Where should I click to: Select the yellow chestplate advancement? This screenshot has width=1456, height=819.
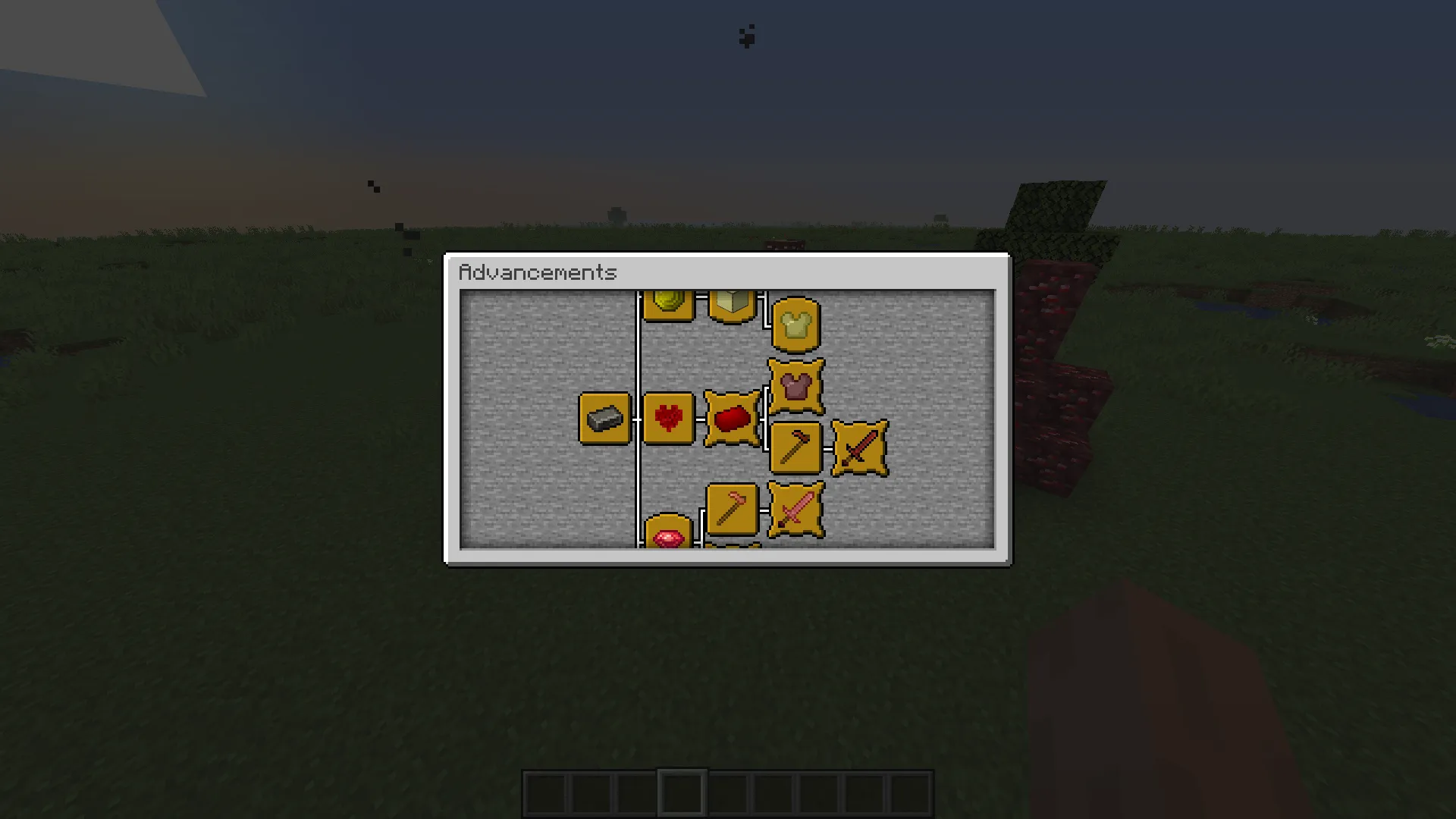(795, 322)
